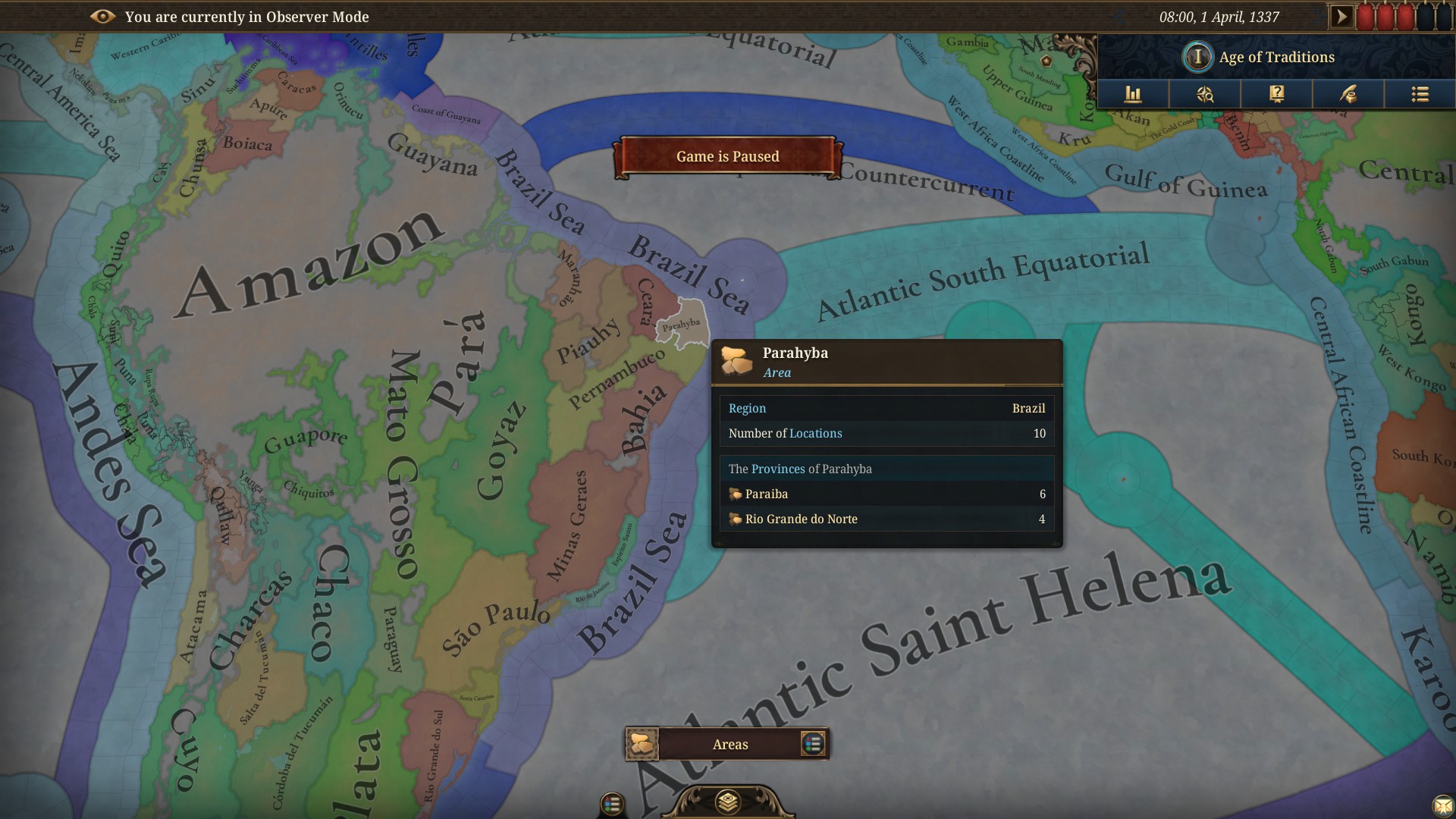The height and width of the screenshot is (819, 1456).
Task: Open the map search tool
Action: tap(1205, 94)
